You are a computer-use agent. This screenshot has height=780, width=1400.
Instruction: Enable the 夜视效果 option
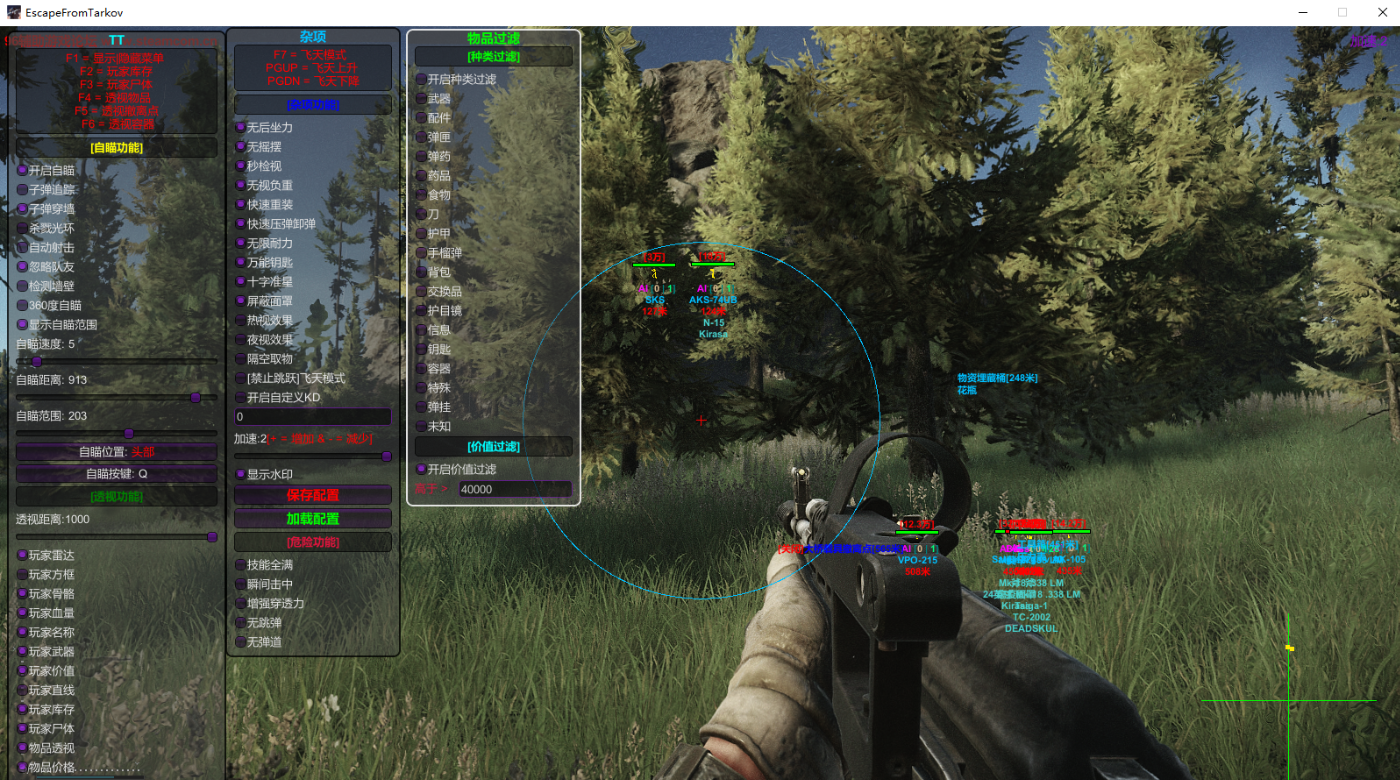tap(240, 339)
